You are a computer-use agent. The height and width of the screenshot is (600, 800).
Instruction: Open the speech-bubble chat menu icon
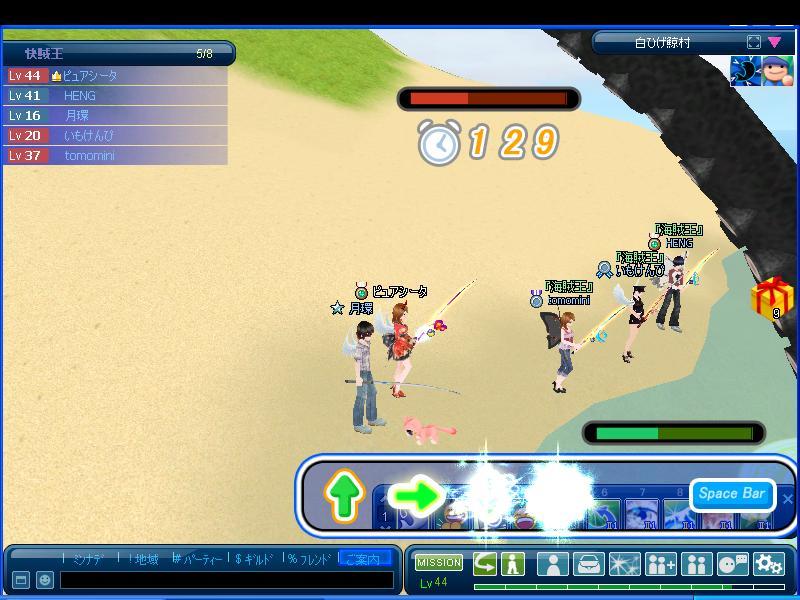(x=733, y=564)
